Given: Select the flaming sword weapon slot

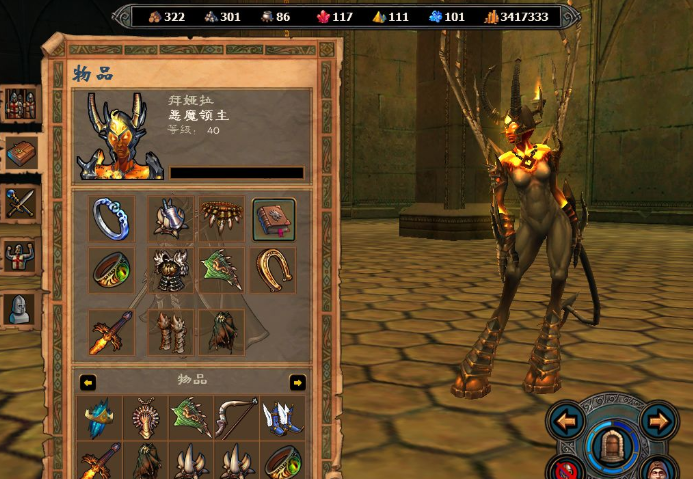Looking at the screenshot, I should point(111,332).
